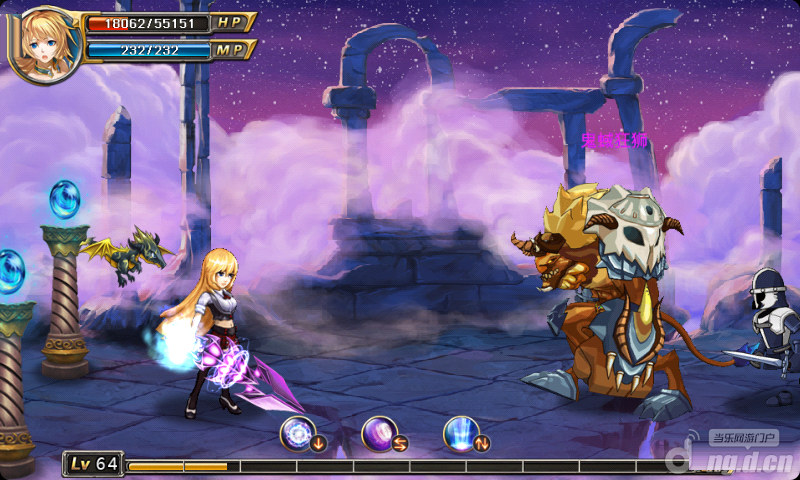
Task: Open the blonde heroine's character portrait
Action: [43, 42]
